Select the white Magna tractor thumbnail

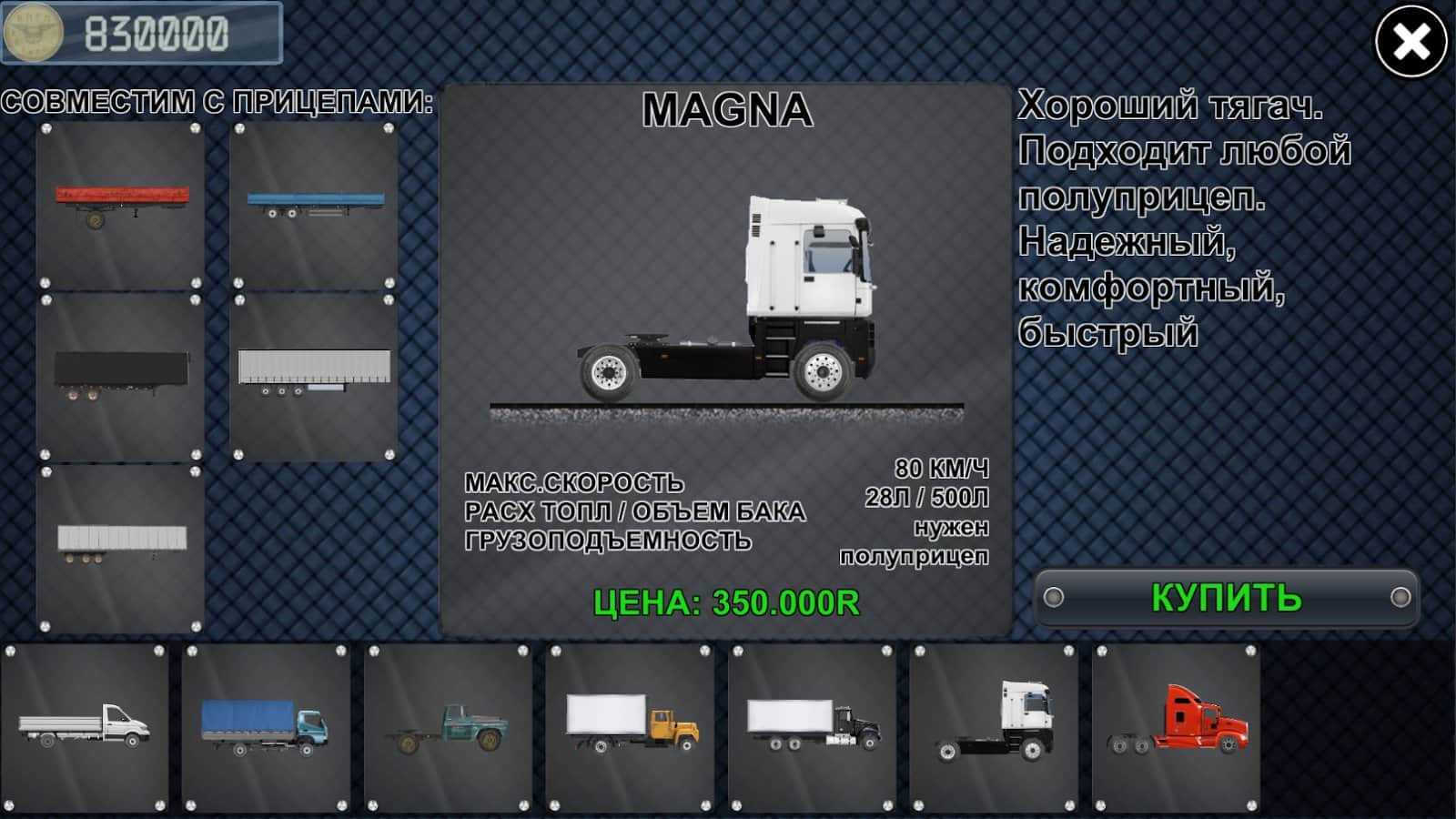point(994,727)
